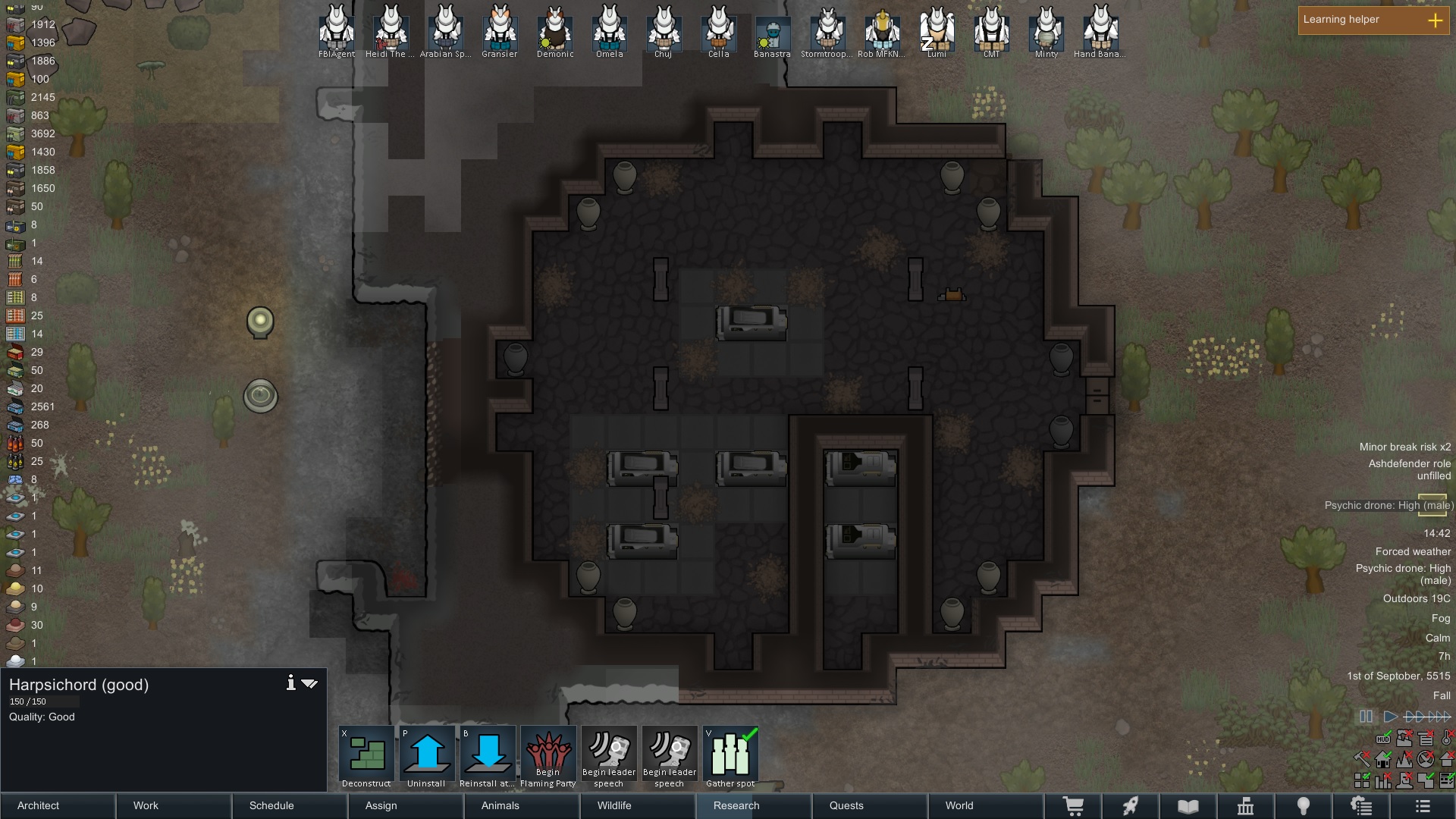Open the ideas lightbulb icon
The height and width of the screenshot is (819, 1456).
[1304, 807]
